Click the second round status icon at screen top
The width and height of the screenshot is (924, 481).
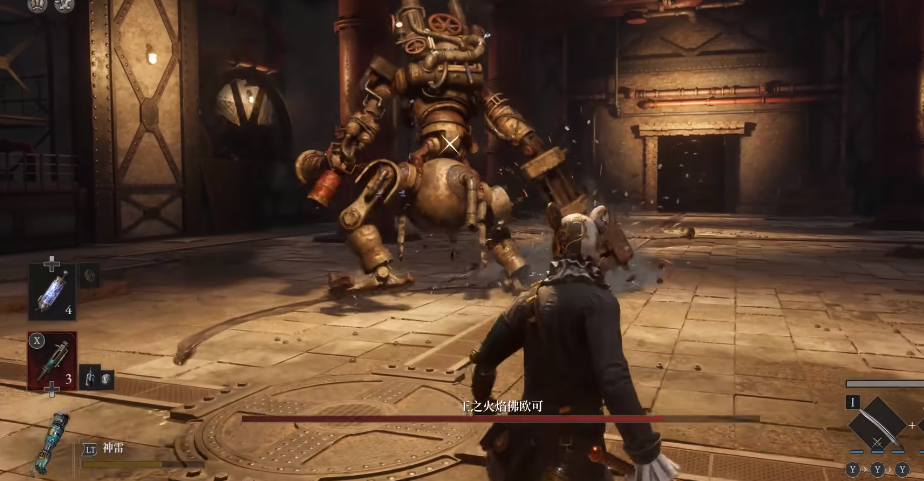[64, 5]
